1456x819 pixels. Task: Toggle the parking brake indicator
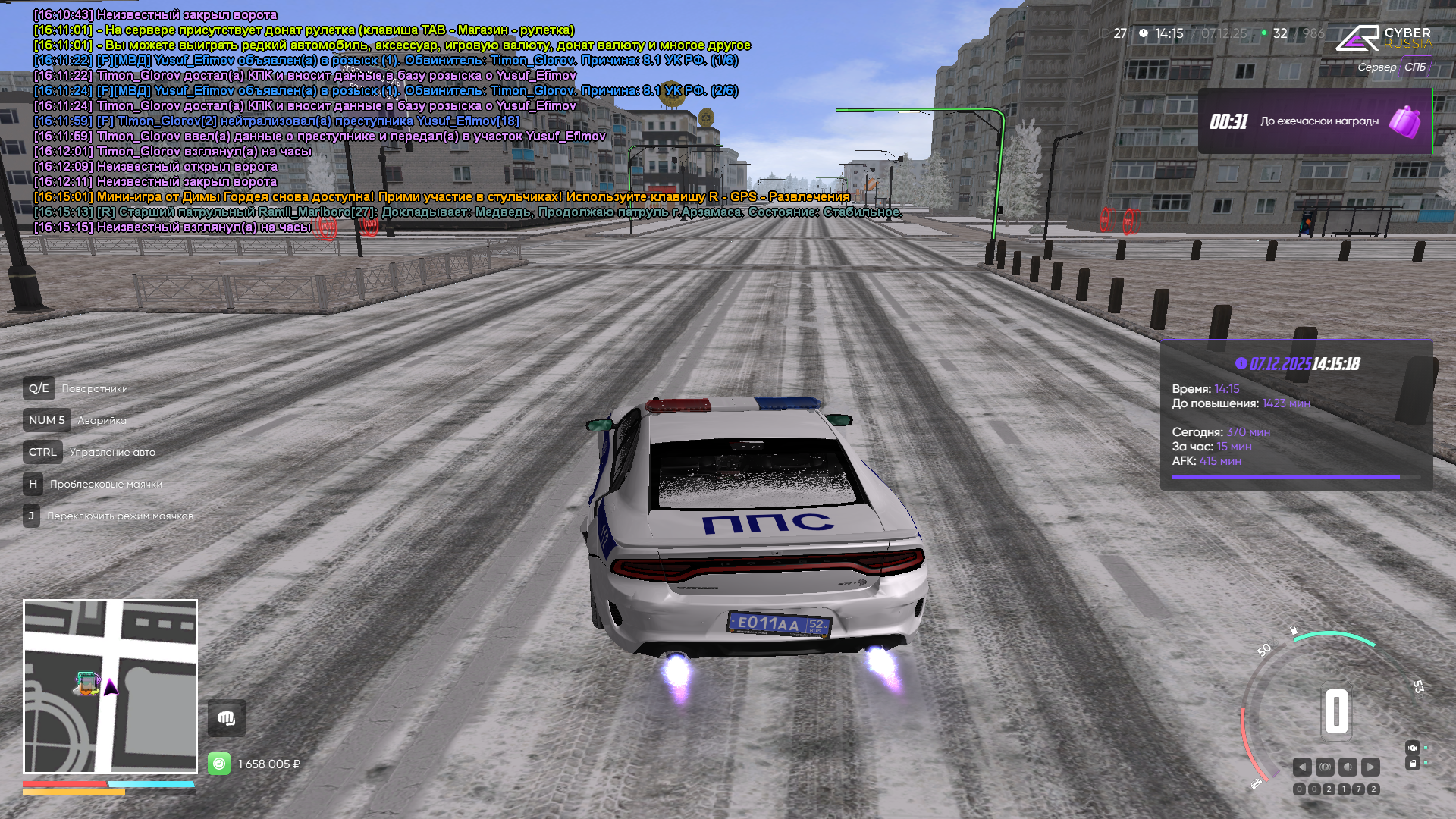click(x=1325, y=767)
